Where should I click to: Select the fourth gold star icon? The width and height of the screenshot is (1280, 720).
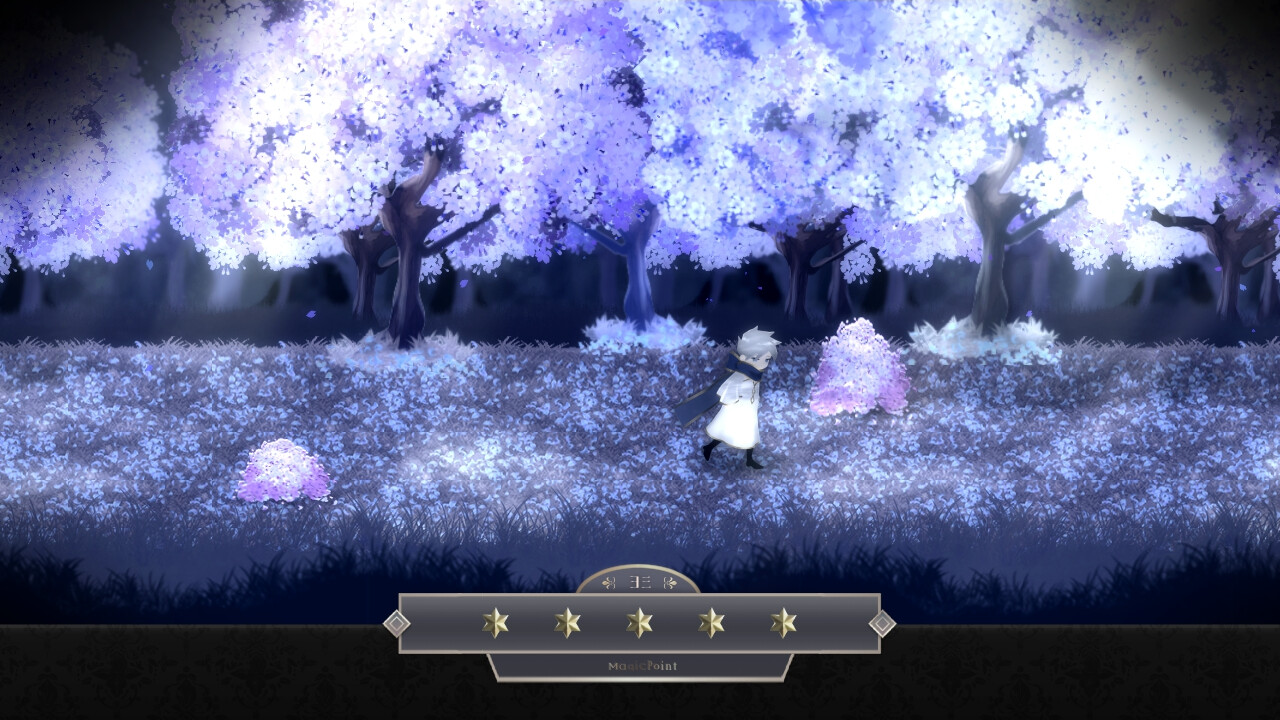pos(712,622)
